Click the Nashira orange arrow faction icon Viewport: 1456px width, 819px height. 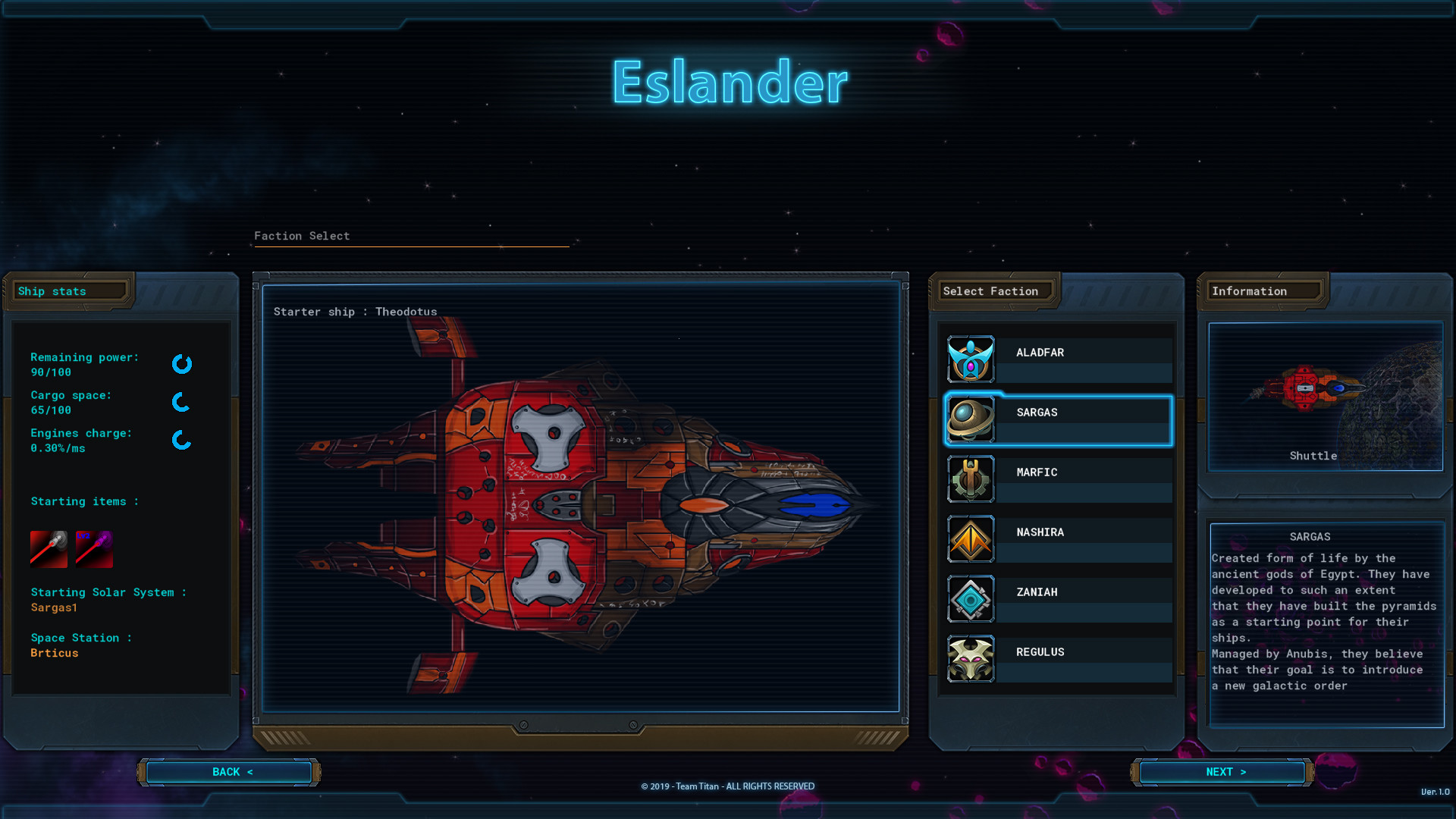tap(971, 539)
